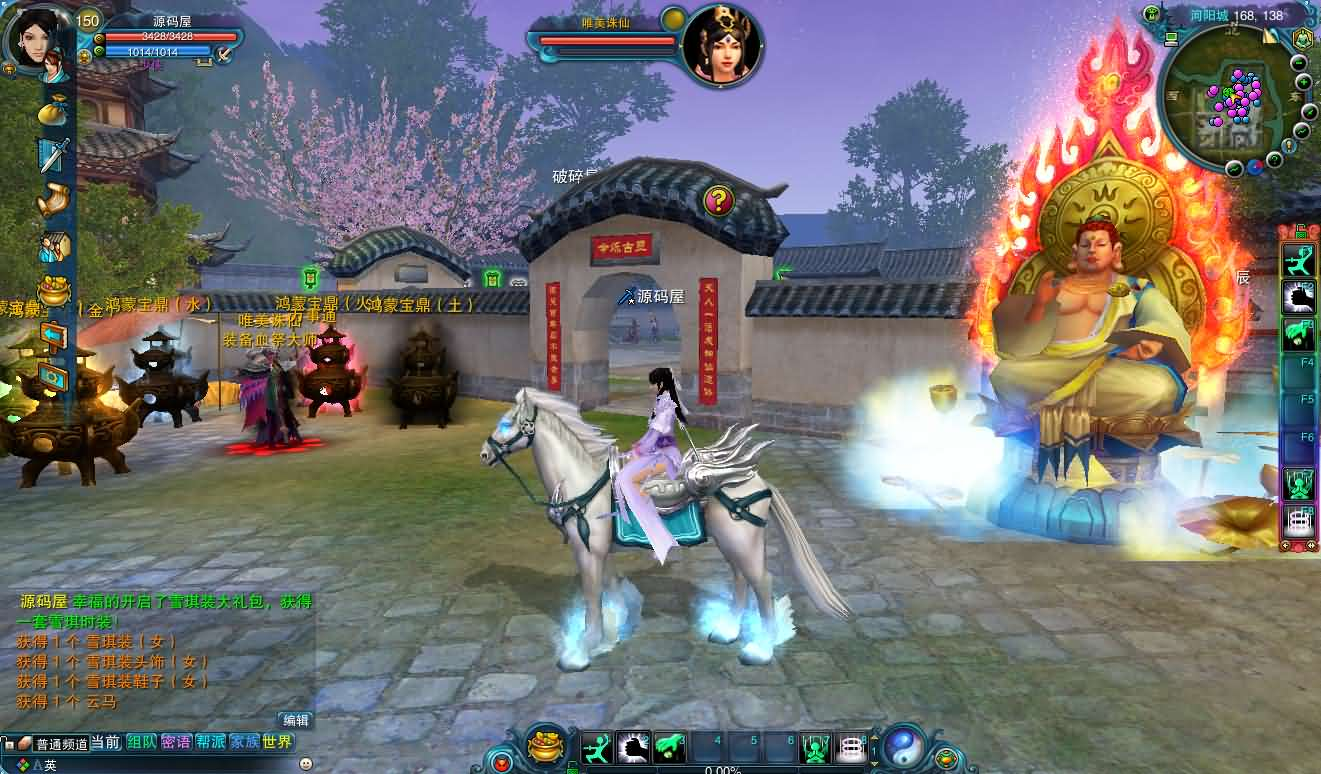The height and width of the screenshot is (774, 1321).
Task: Open the 帮派 guild chat channel
Action: coord(210,742)
